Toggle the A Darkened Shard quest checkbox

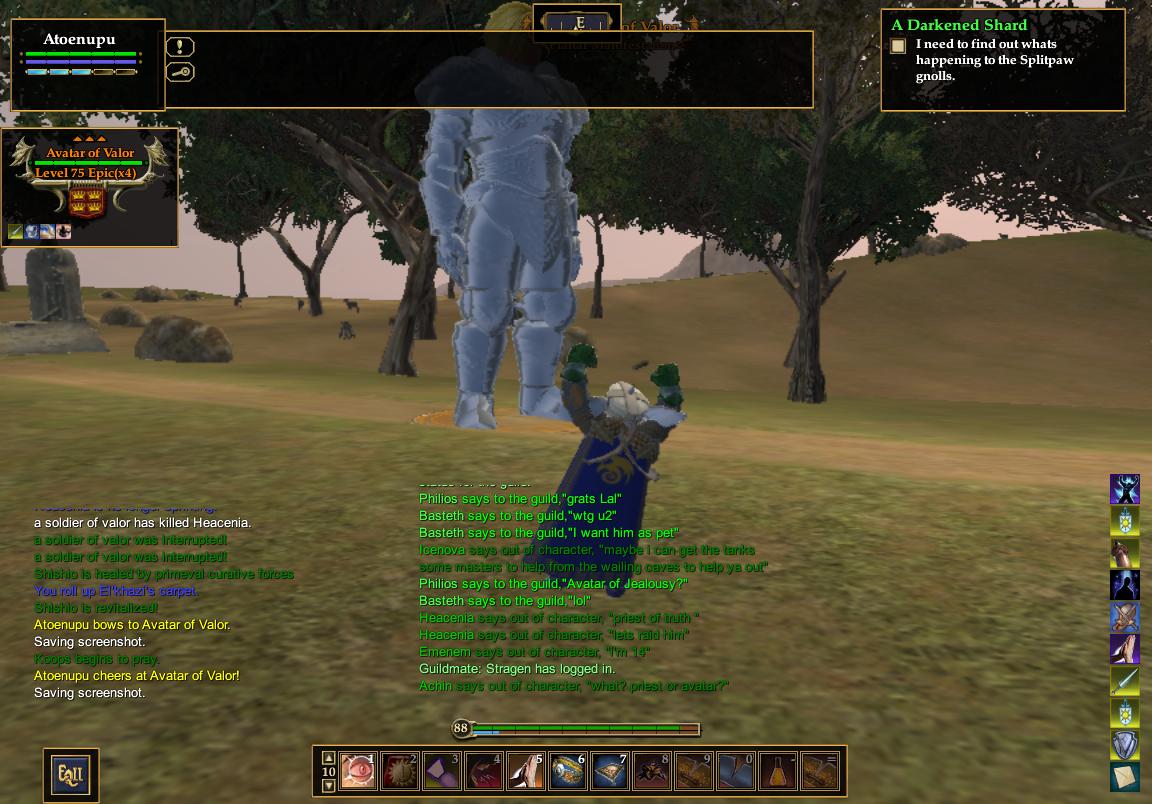pos(898,46)
